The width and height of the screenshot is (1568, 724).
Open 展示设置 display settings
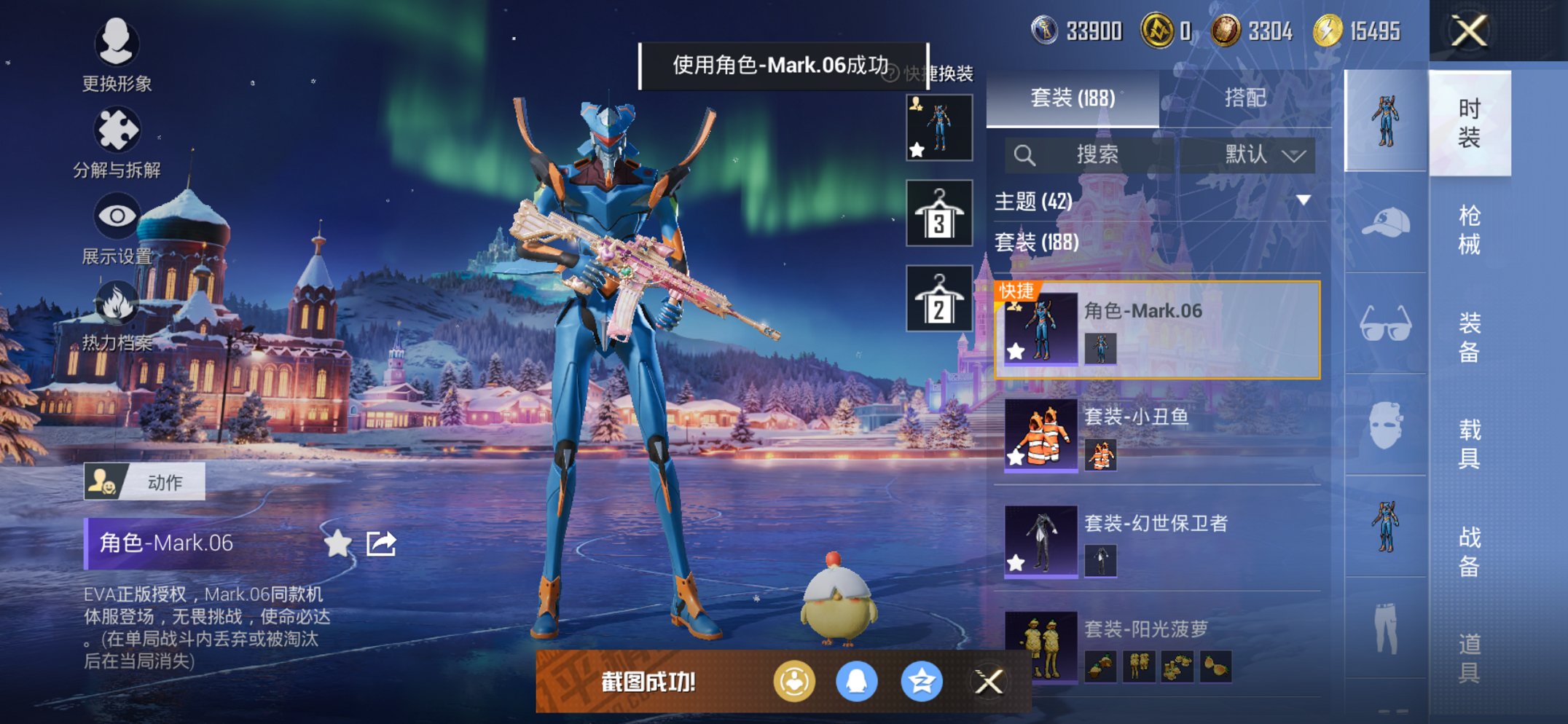pos(117,216)
